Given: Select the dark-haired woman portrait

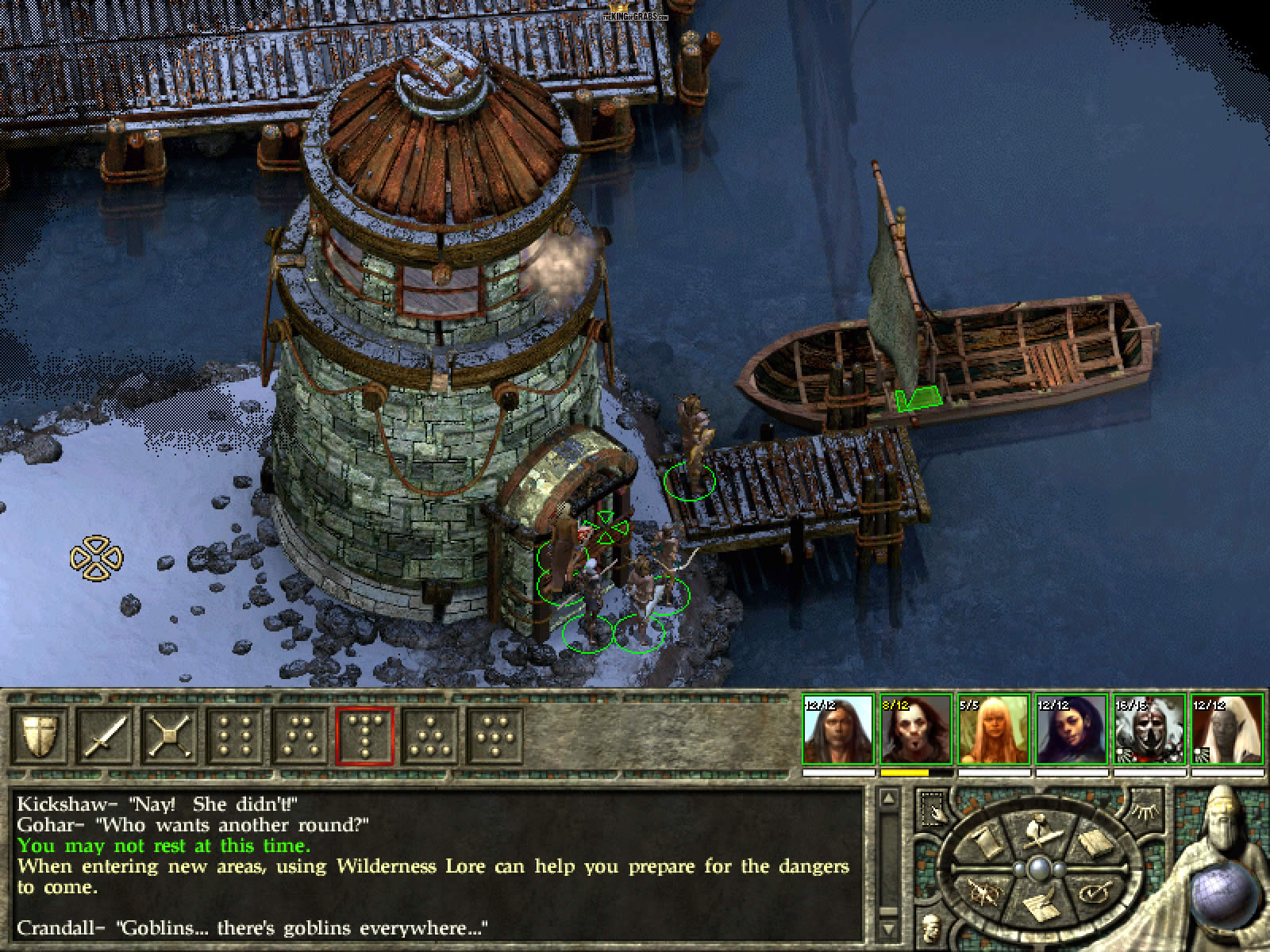Looking at the screenshot, I should pyautogui.click(x=1071, y=730).
